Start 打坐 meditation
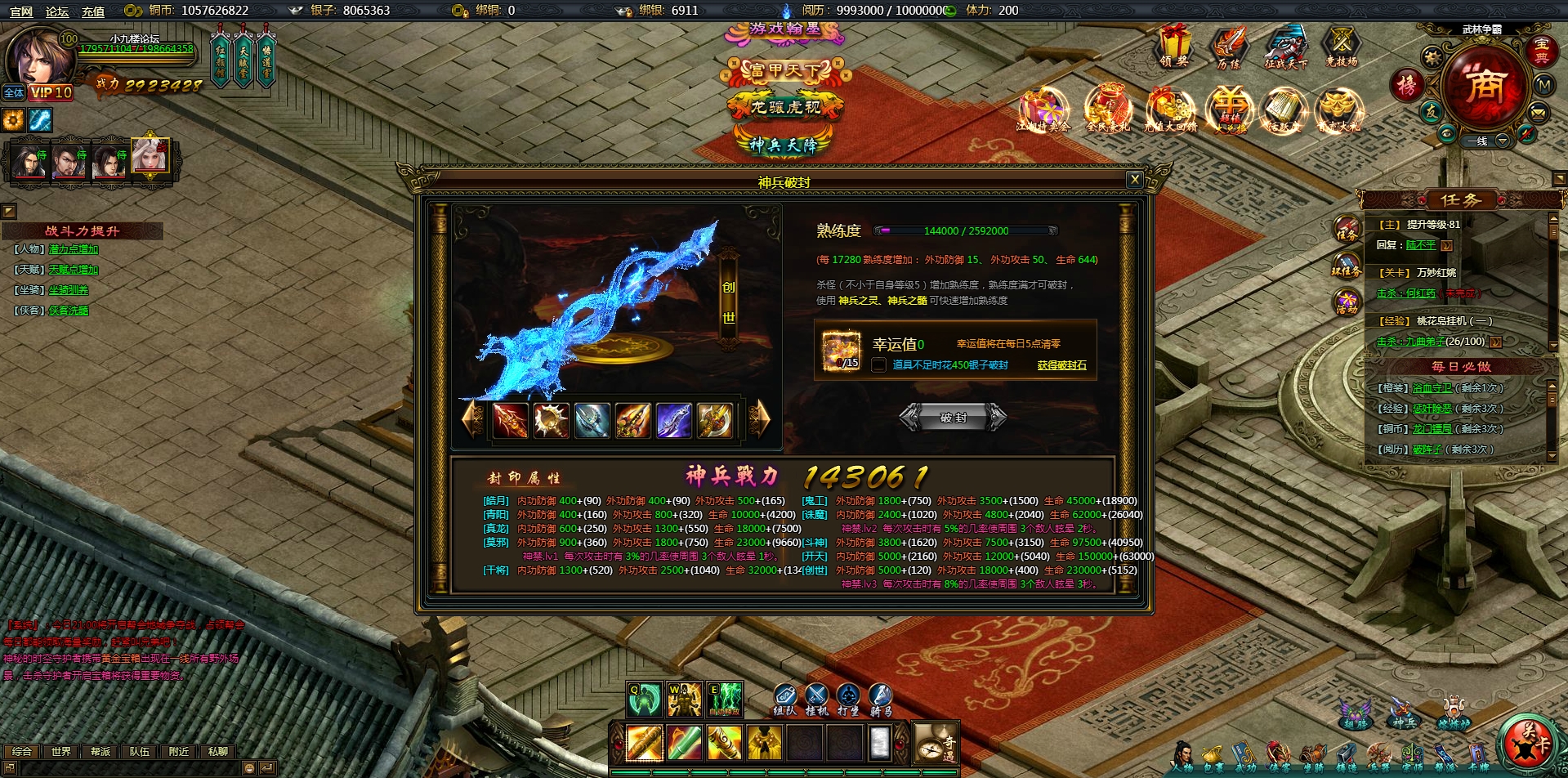The image size is (1568, 778). (848, 698)
